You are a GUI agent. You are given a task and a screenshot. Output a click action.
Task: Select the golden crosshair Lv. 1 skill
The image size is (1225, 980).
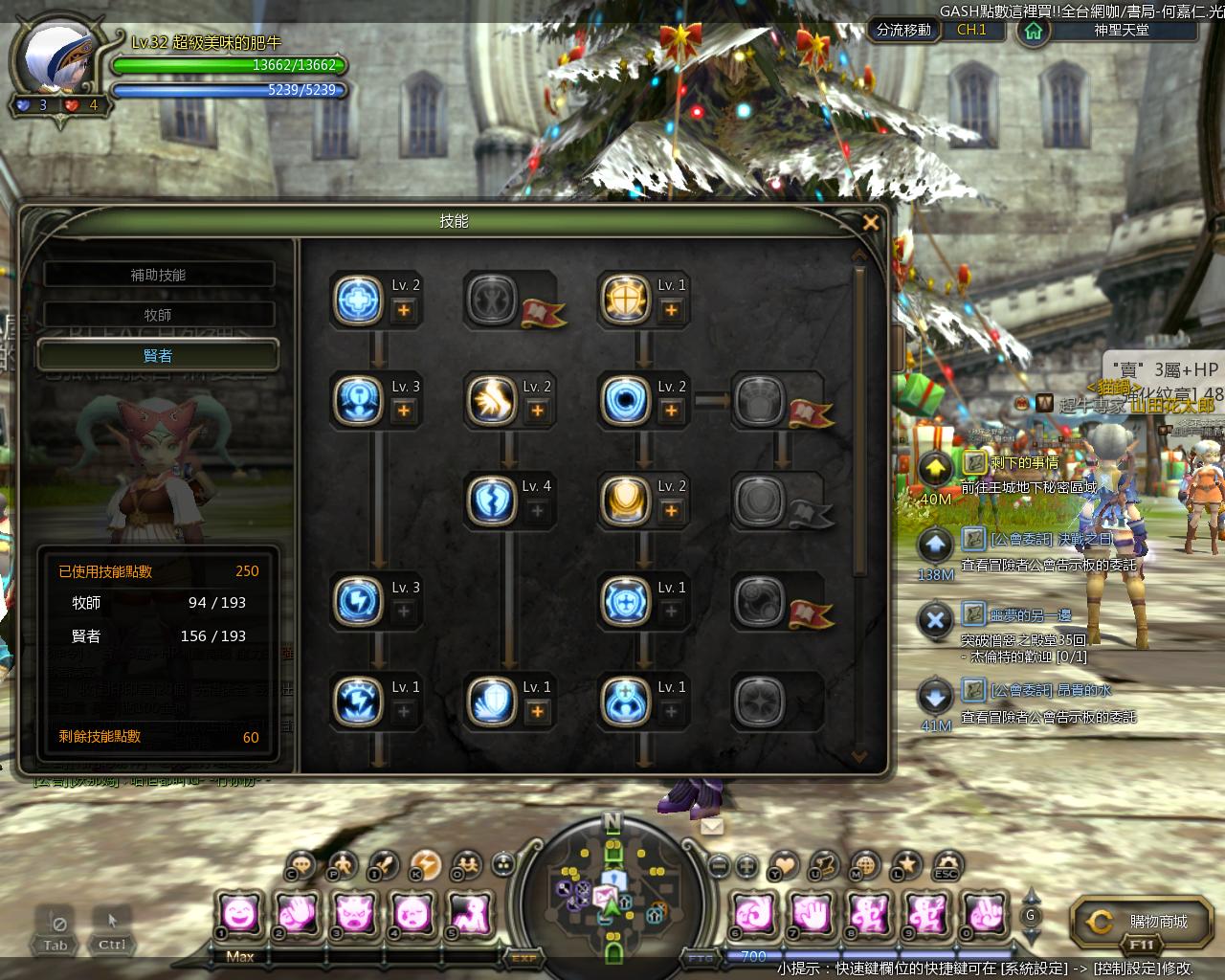[626, 299]
